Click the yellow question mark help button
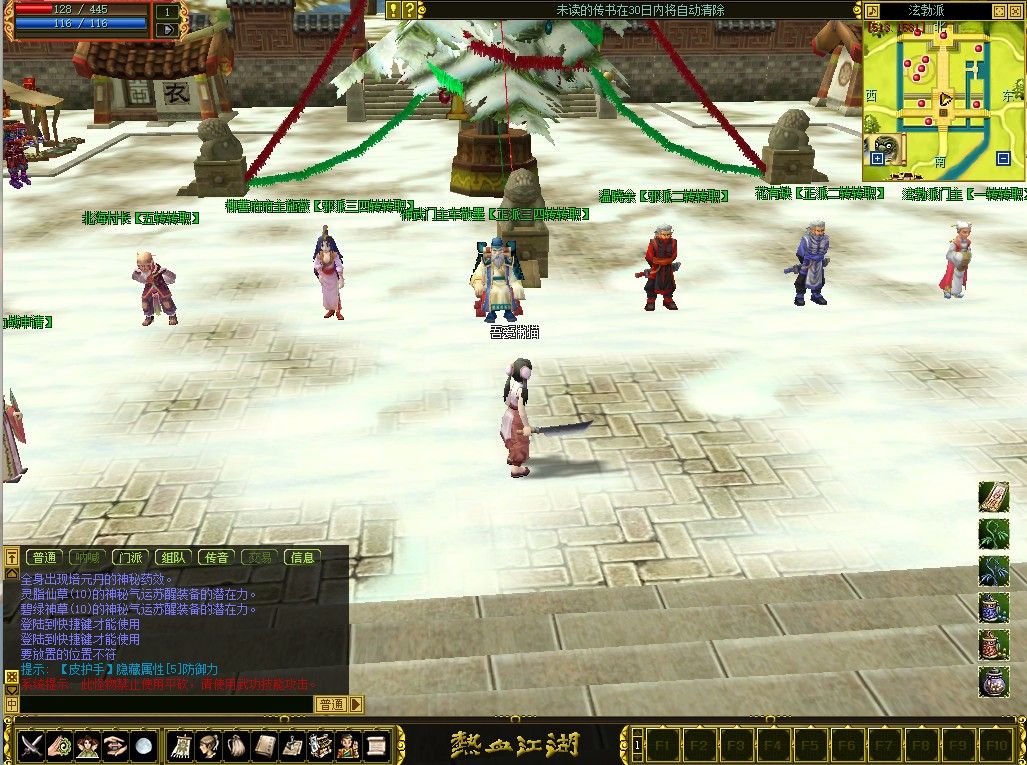1027x765 pixels. 408,10
